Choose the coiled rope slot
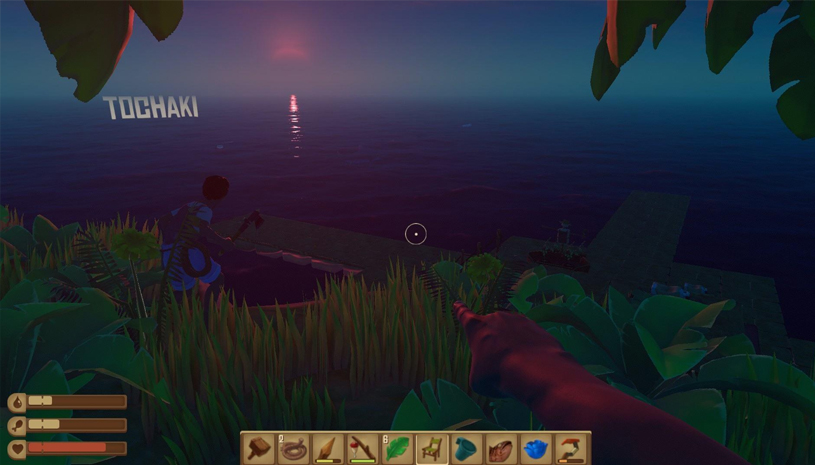Viewport: 815px width, 465px height. (294, 448)
